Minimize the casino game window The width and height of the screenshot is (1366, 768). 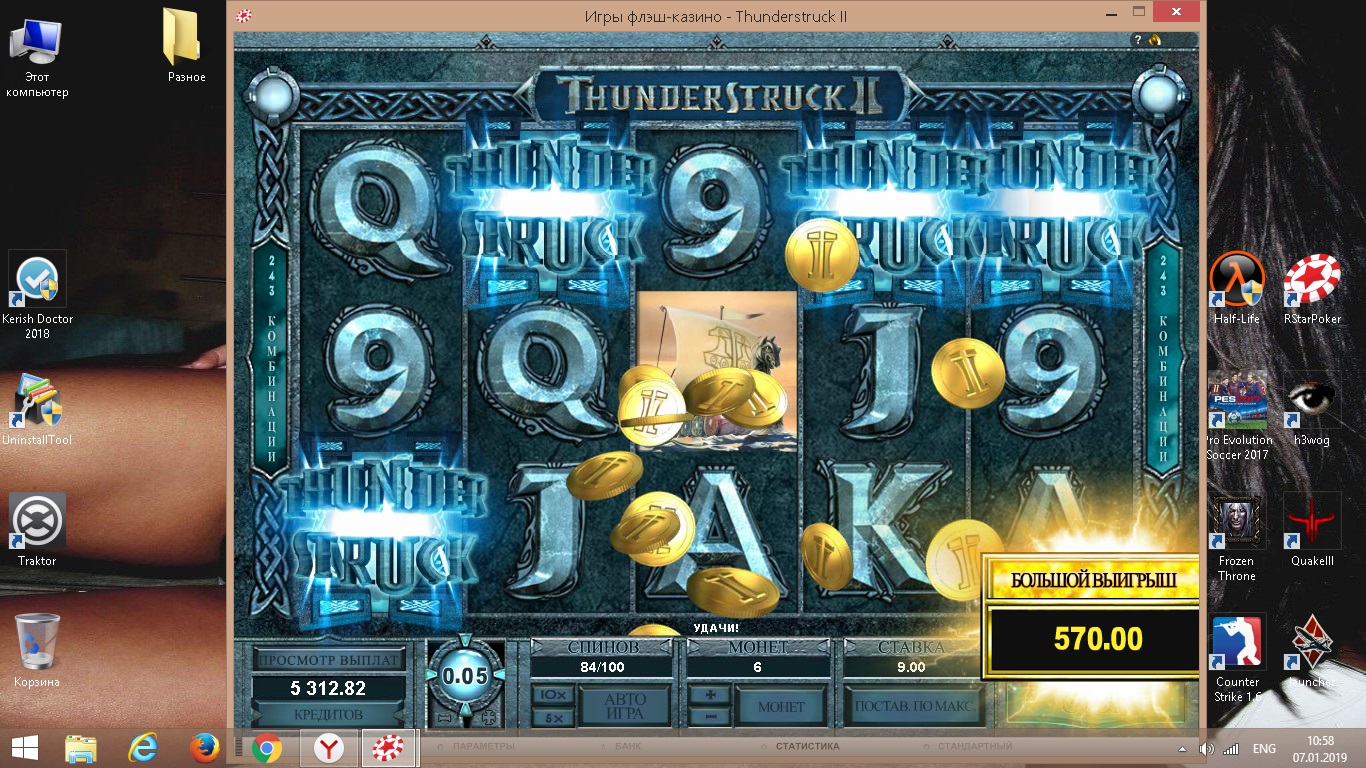1110,13
